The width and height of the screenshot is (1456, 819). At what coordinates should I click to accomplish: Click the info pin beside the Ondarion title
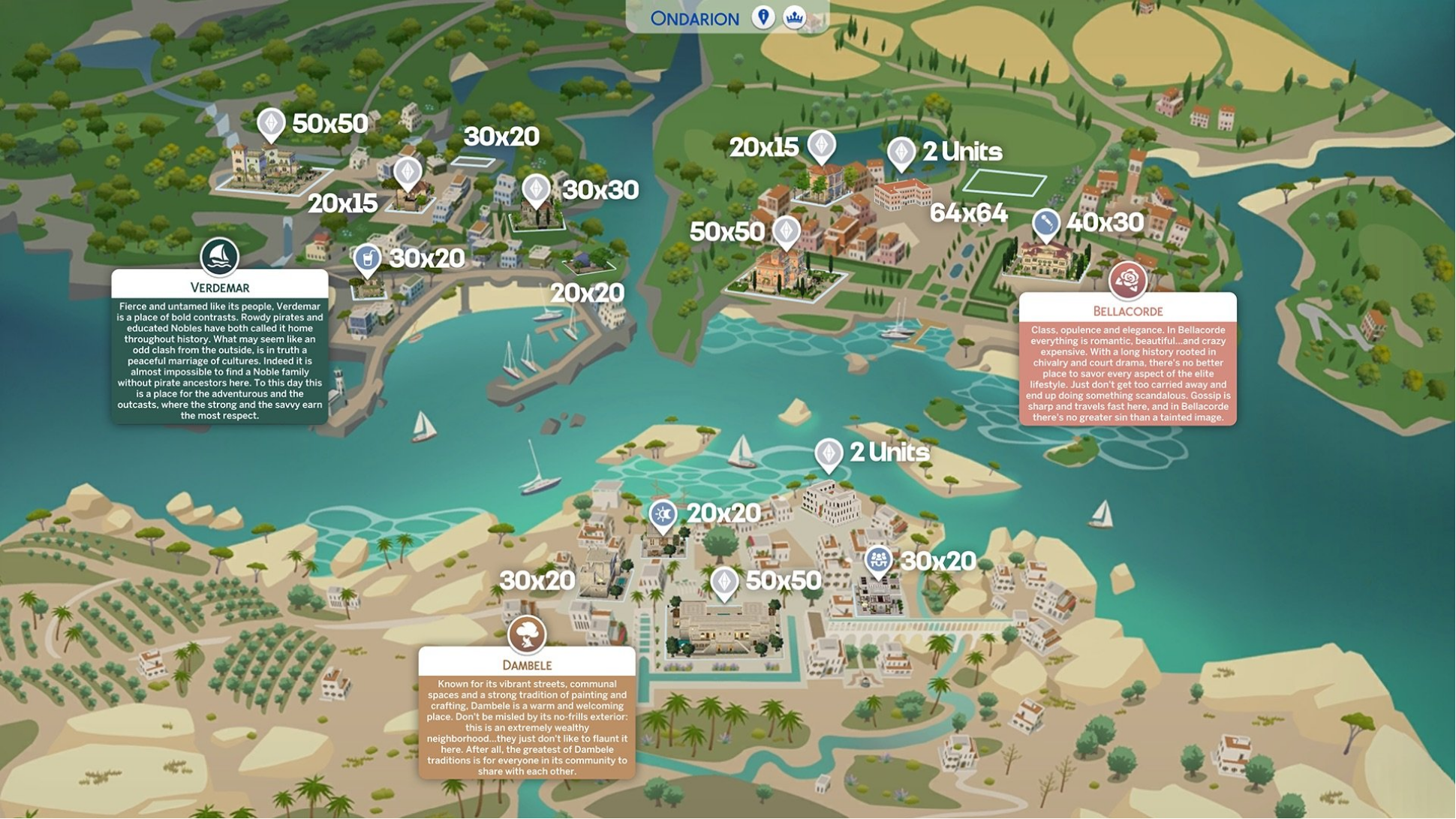[x=765, y=17]
